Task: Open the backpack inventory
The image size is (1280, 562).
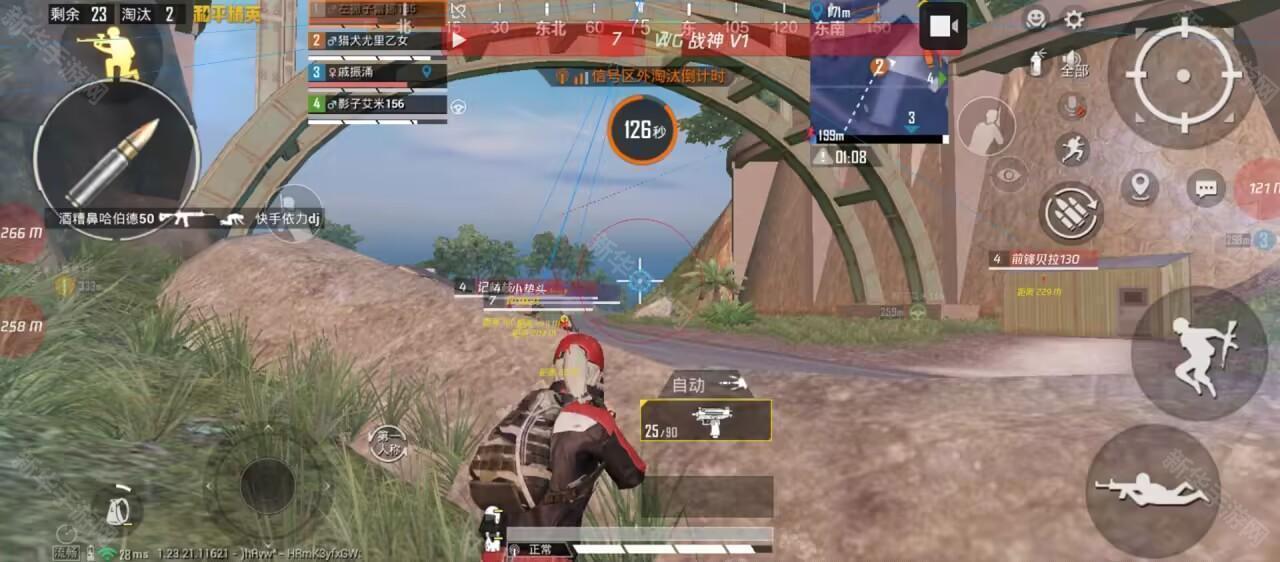Action: click(x=118, y=507)
